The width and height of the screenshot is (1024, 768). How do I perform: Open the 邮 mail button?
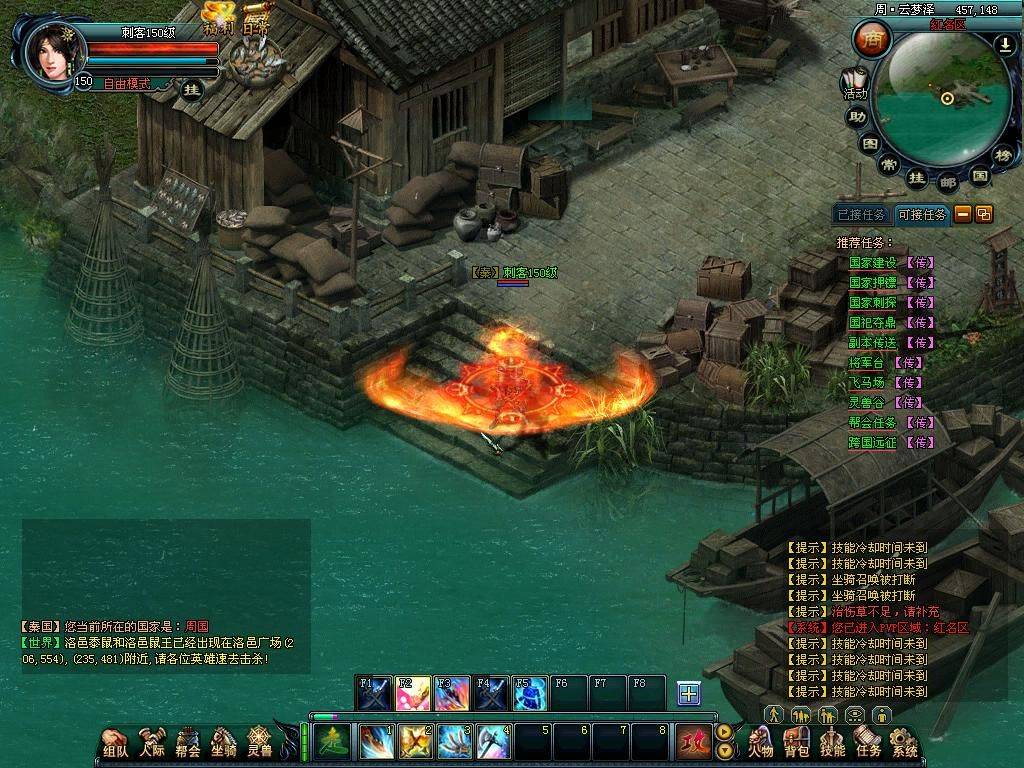tap(948, 182)
